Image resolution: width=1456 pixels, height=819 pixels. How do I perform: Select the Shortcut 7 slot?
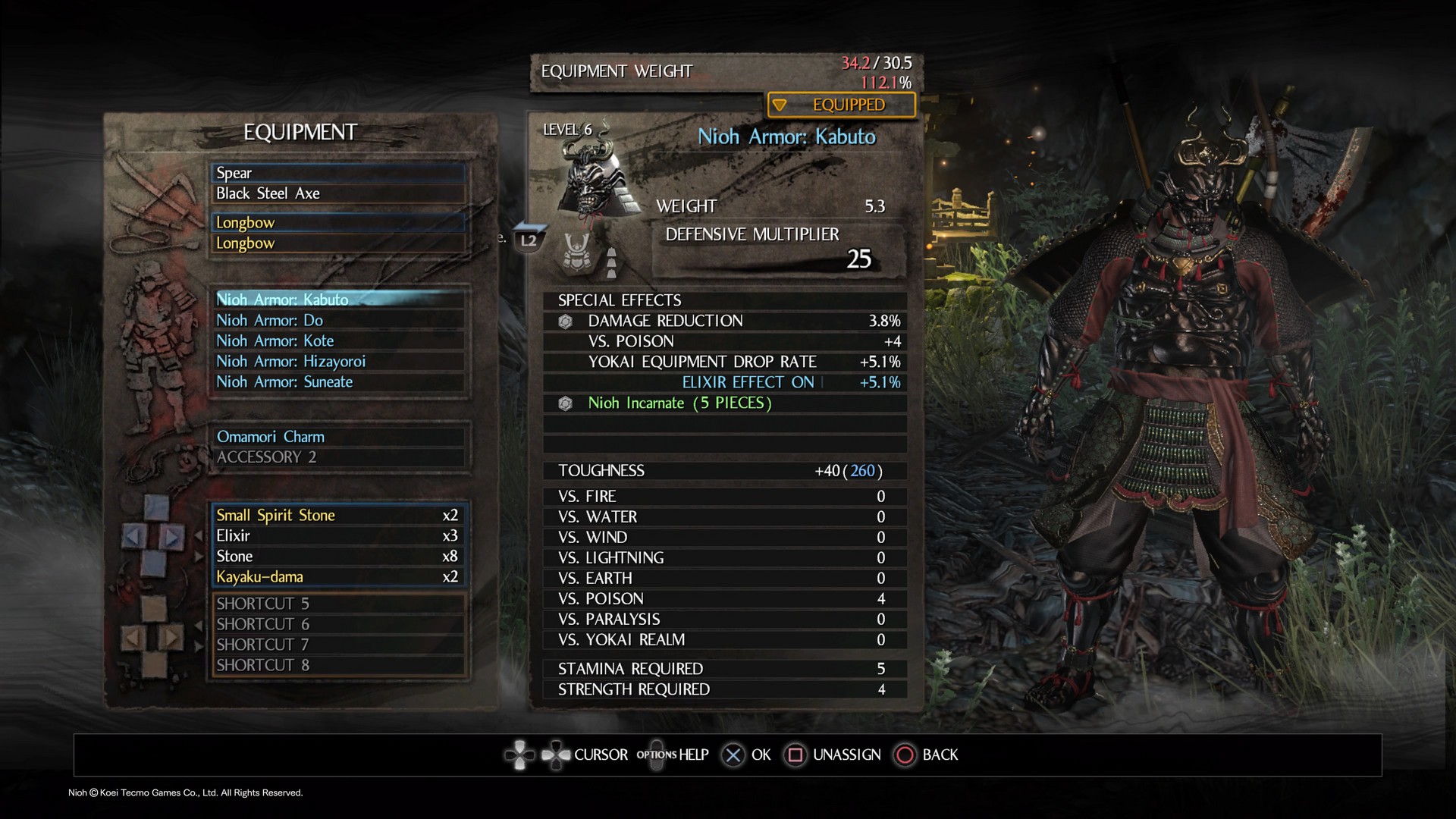(x=338, y=645)
